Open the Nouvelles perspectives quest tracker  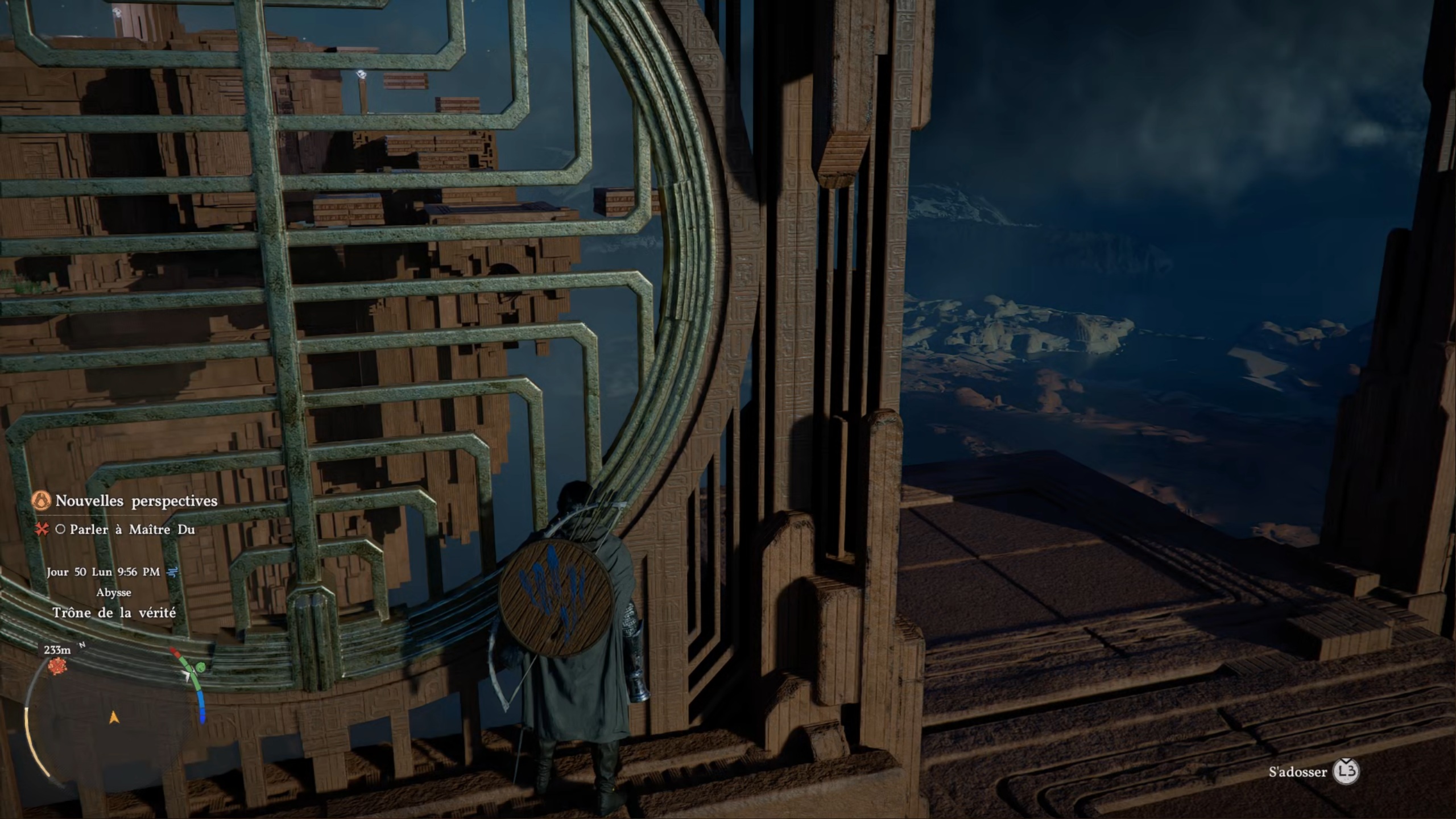pos(136,501)
